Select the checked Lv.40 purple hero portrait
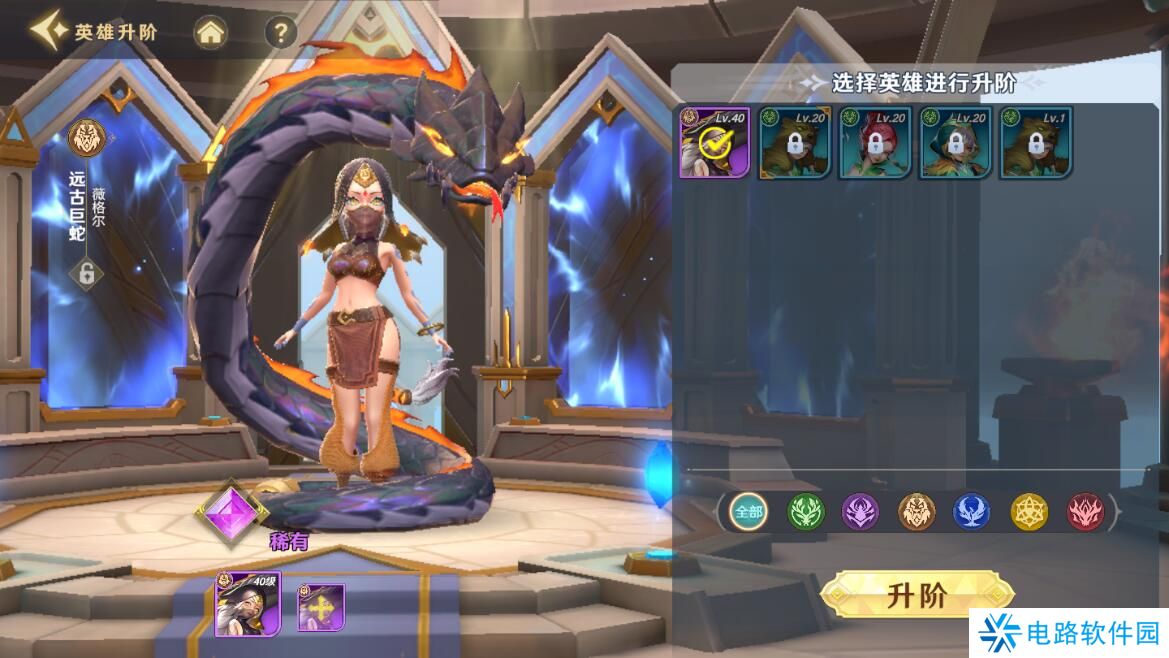Image resolution: width=1169 pixels, height=658 pixels. [715, 143]
